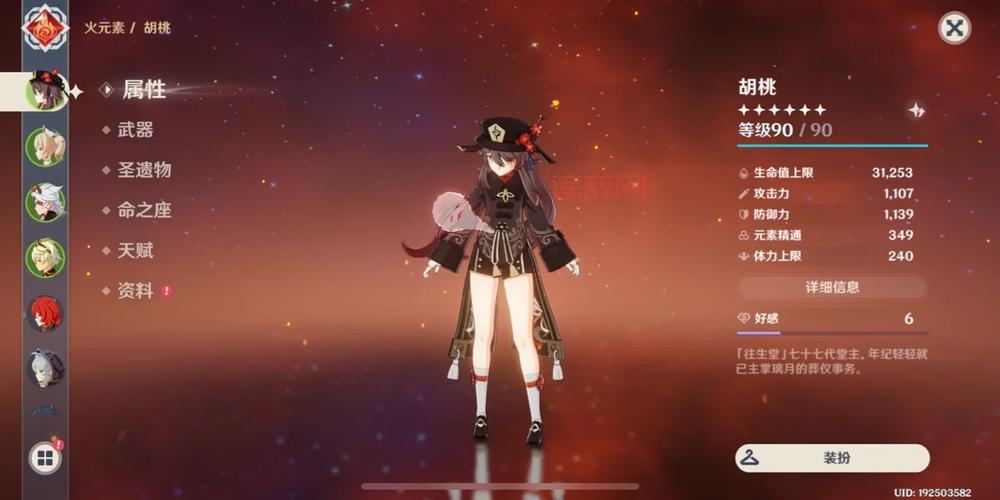Switch to the 天赋 talents tab
The image size is (1000, 500).
point(135,250)
